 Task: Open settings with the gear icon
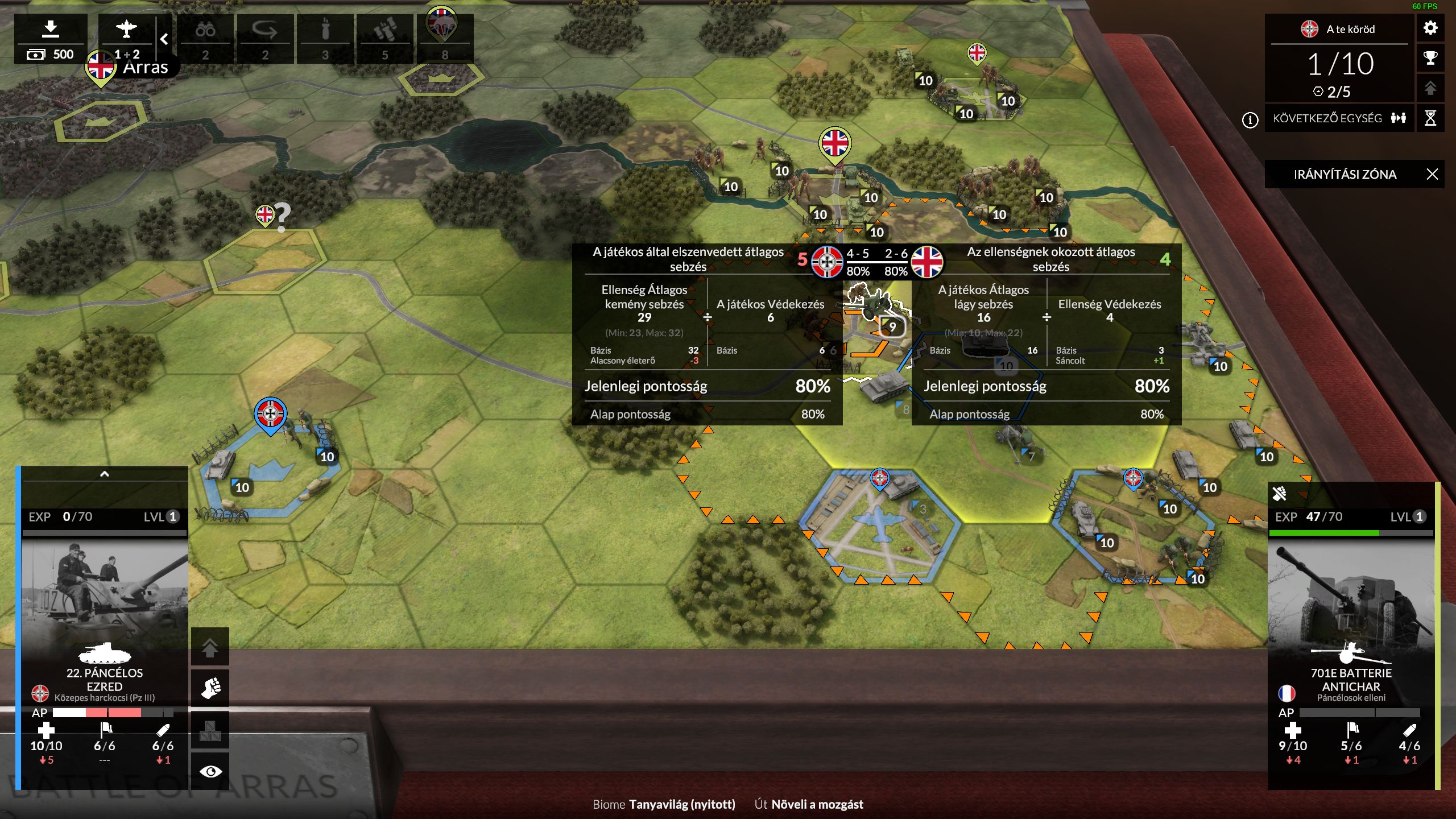click(x=1430, y=28)
